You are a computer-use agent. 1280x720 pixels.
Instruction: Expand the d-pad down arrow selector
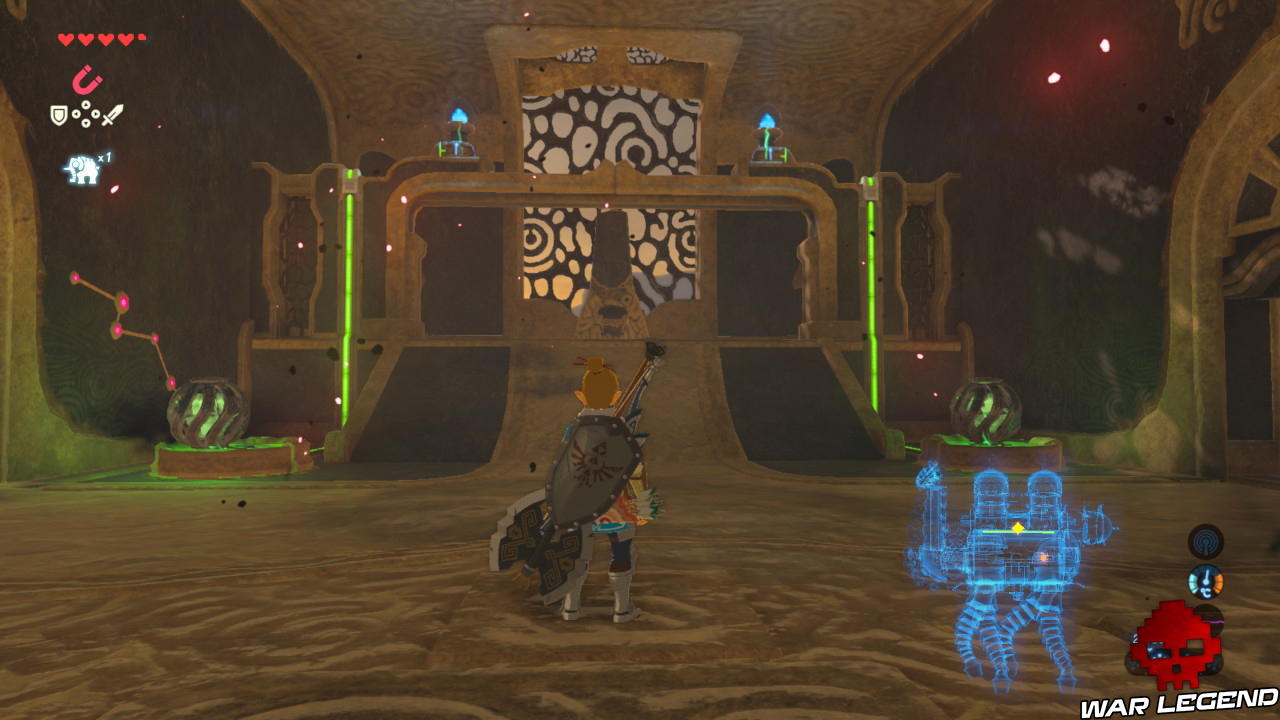[x=86, y=123]
